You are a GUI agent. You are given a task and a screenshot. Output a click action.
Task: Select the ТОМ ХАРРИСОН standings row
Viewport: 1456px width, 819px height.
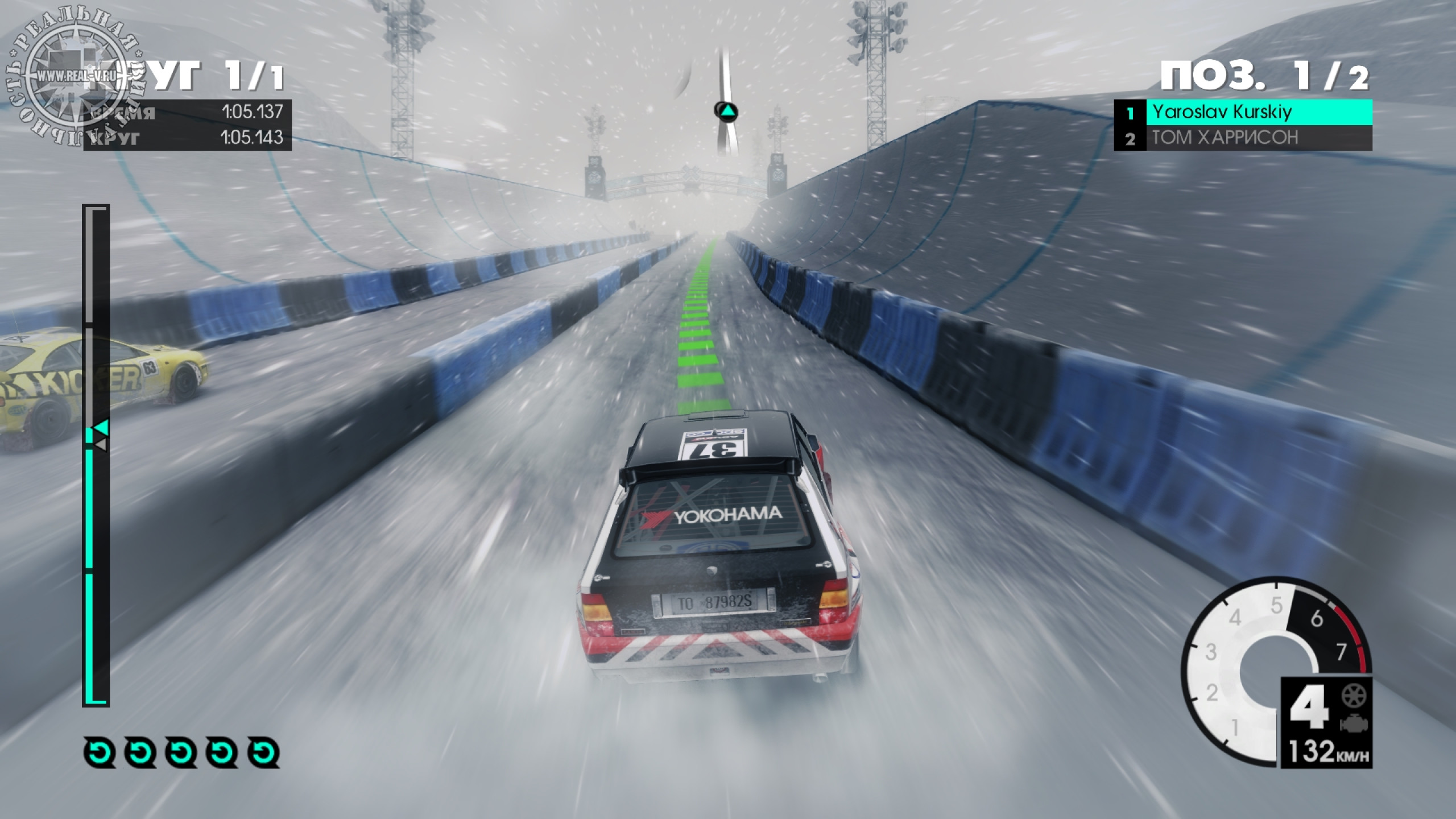(x=1243, y=138)
